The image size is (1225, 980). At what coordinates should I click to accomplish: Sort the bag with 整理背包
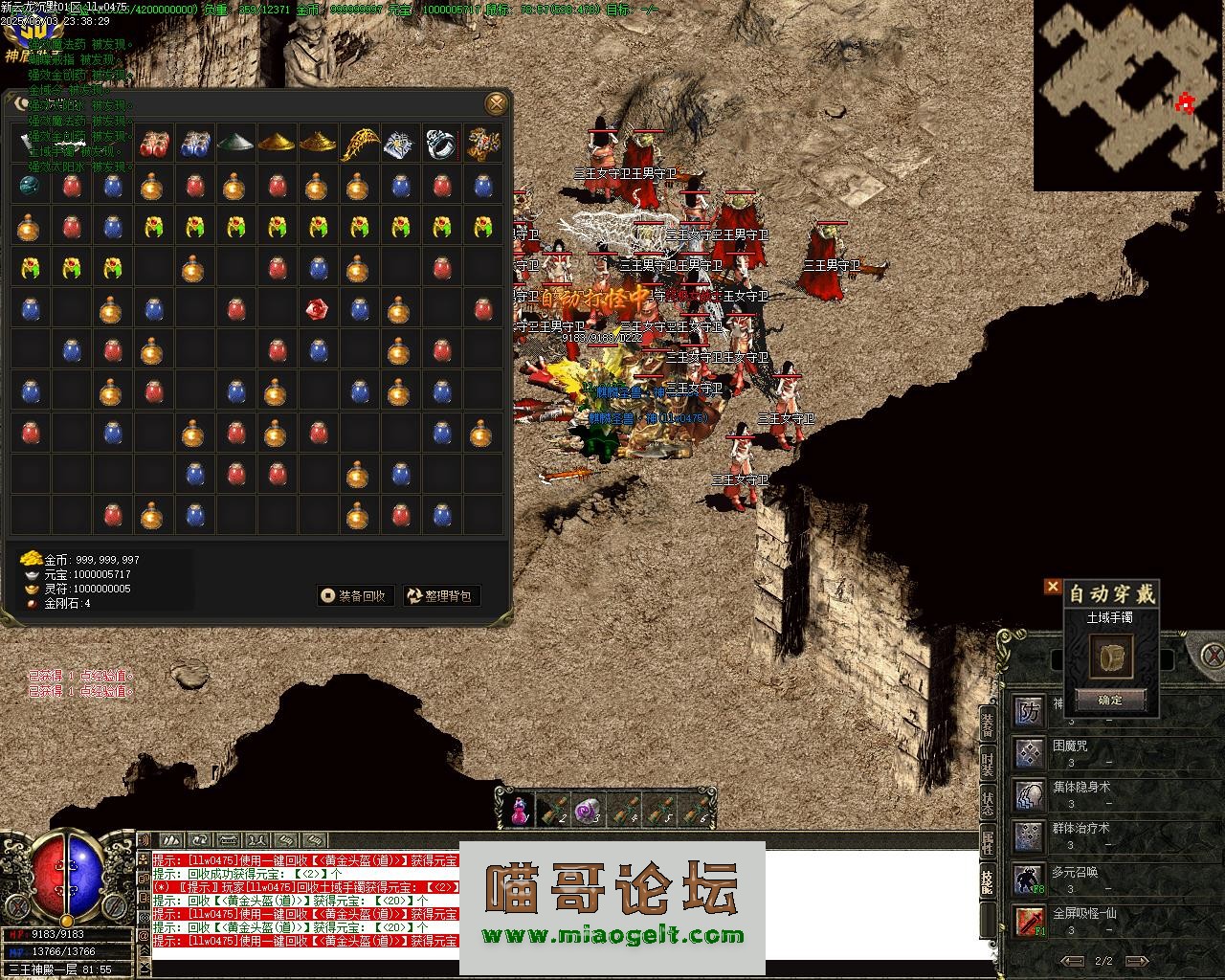(440, 596)
